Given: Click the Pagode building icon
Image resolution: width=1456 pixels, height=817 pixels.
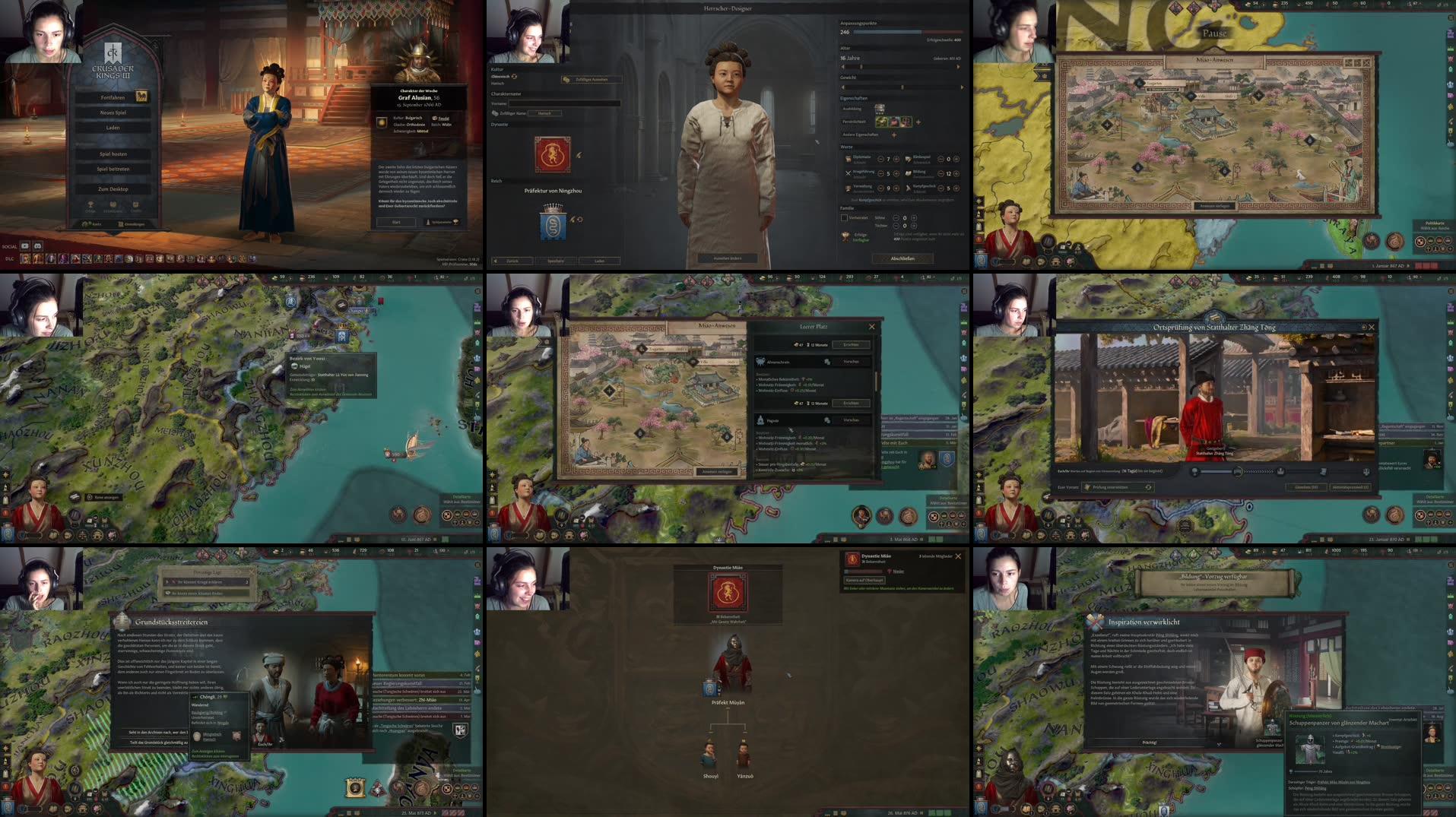Looking at the screenshot, I should tap(760, 420).
